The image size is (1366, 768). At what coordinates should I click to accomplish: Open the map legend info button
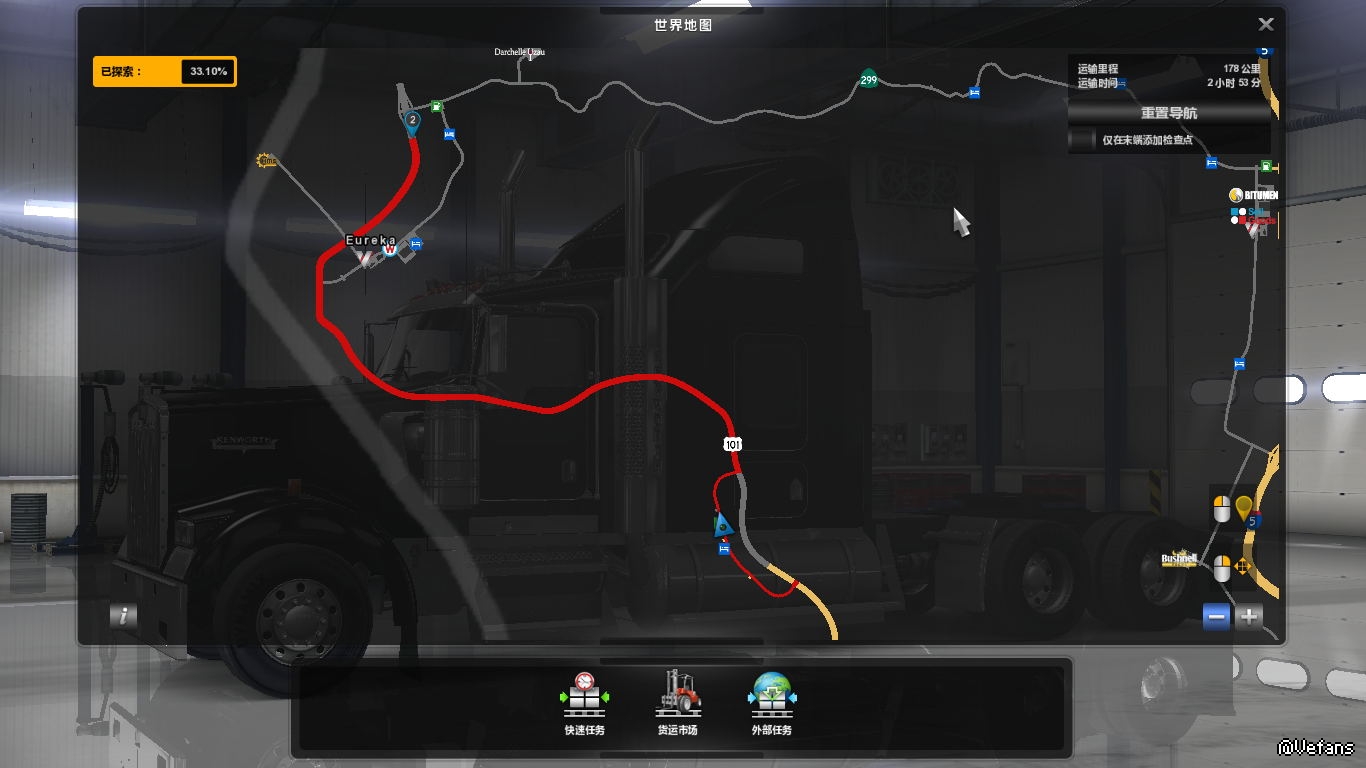[x=123, y=616]
